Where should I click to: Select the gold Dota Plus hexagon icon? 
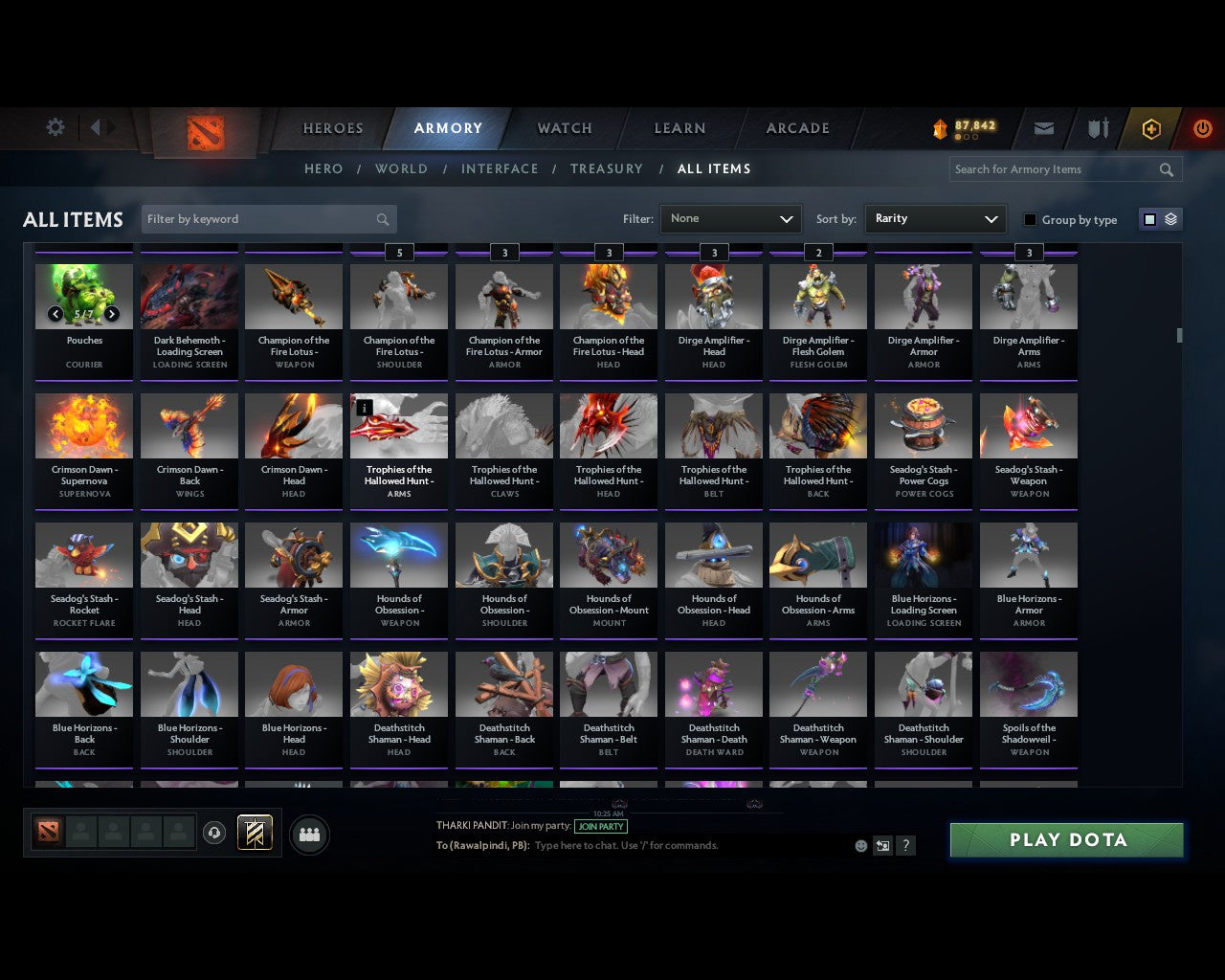click(1150, 128)
